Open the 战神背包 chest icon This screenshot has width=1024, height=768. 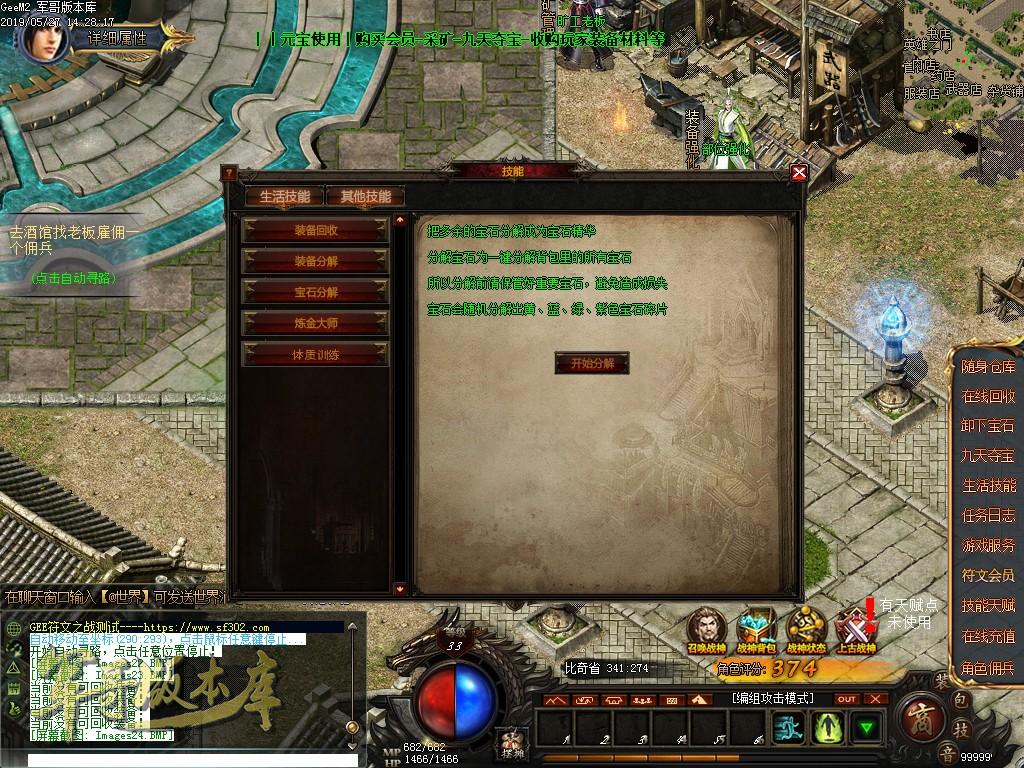[756, 627]
